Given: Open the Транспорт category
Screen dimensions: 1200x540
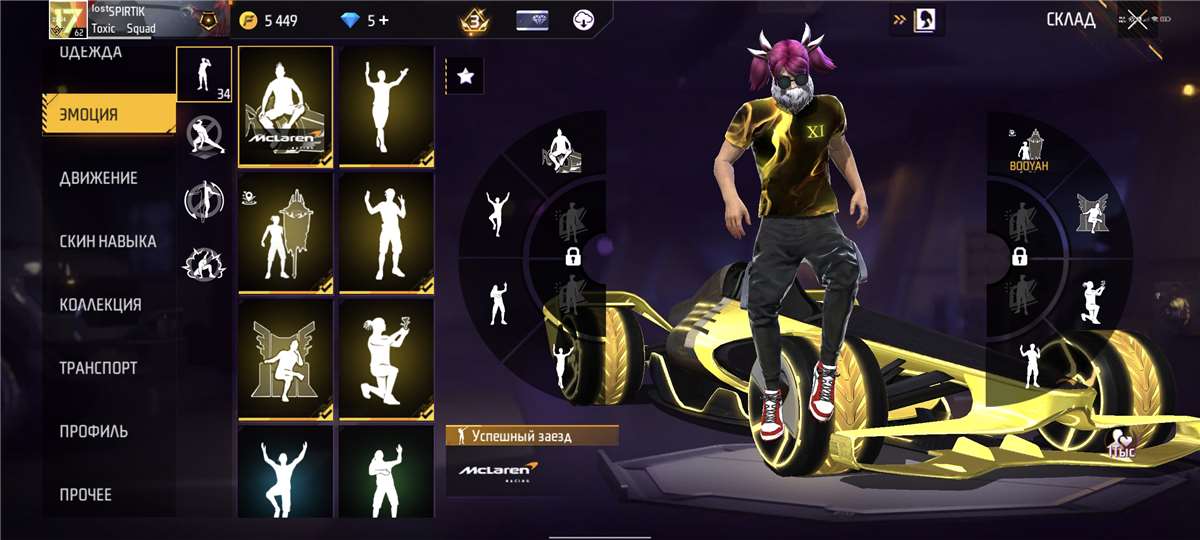Looking at the screenshot, I should [98, 368].
